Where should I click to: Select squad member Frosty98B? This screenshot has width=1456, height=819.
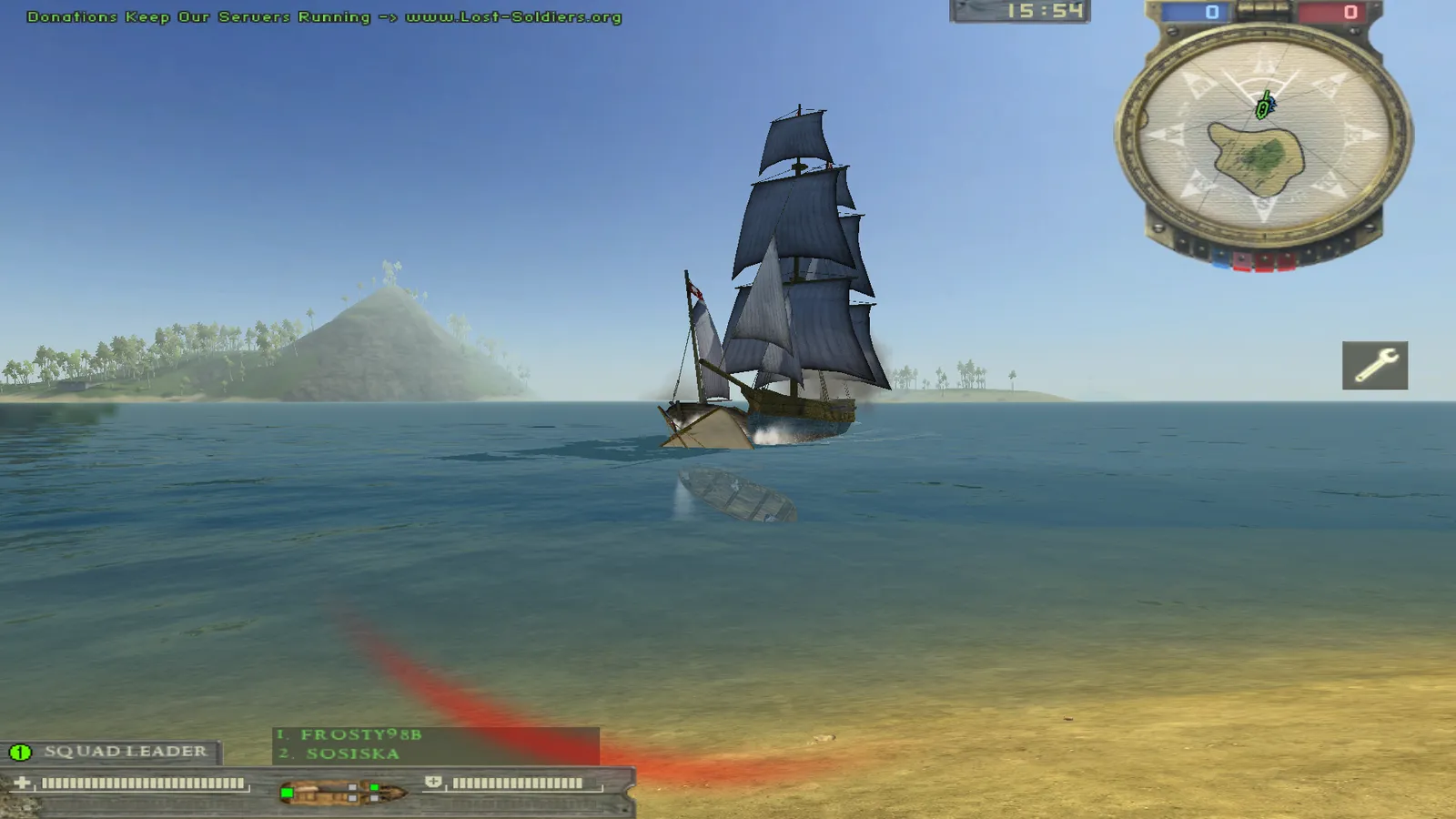(360, 734)
